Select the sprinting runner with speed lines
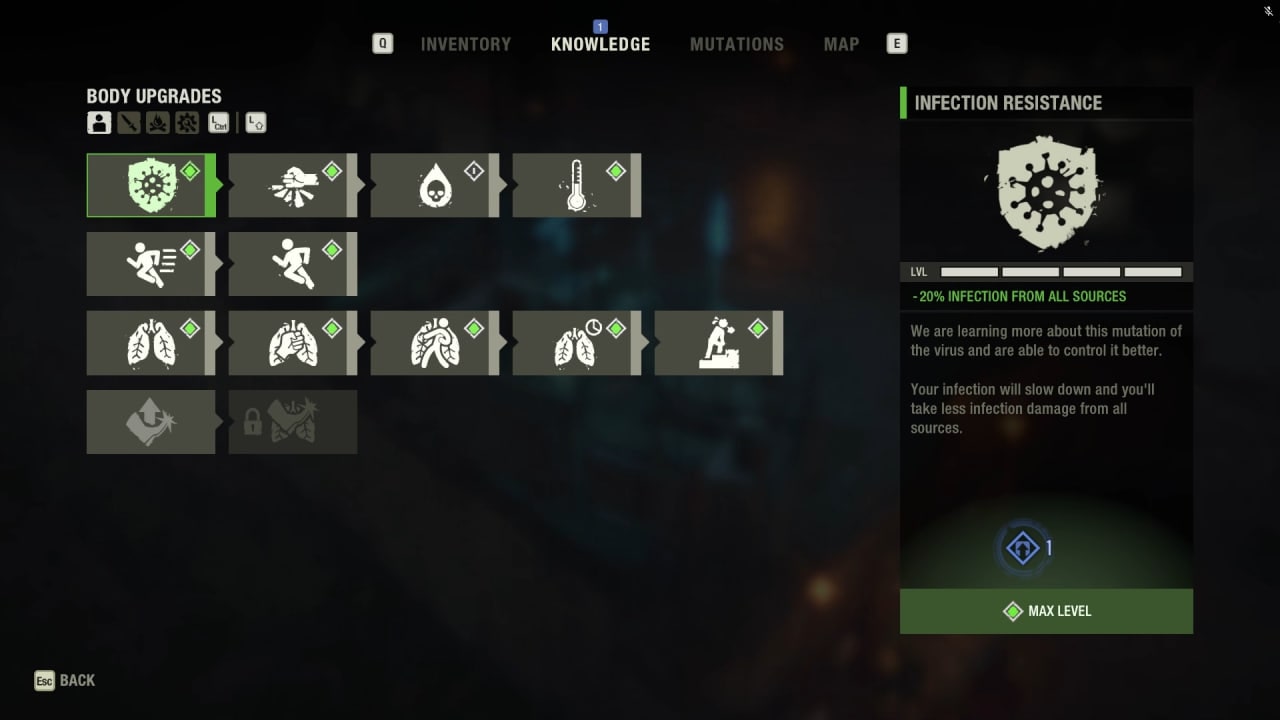 (150, 264)
